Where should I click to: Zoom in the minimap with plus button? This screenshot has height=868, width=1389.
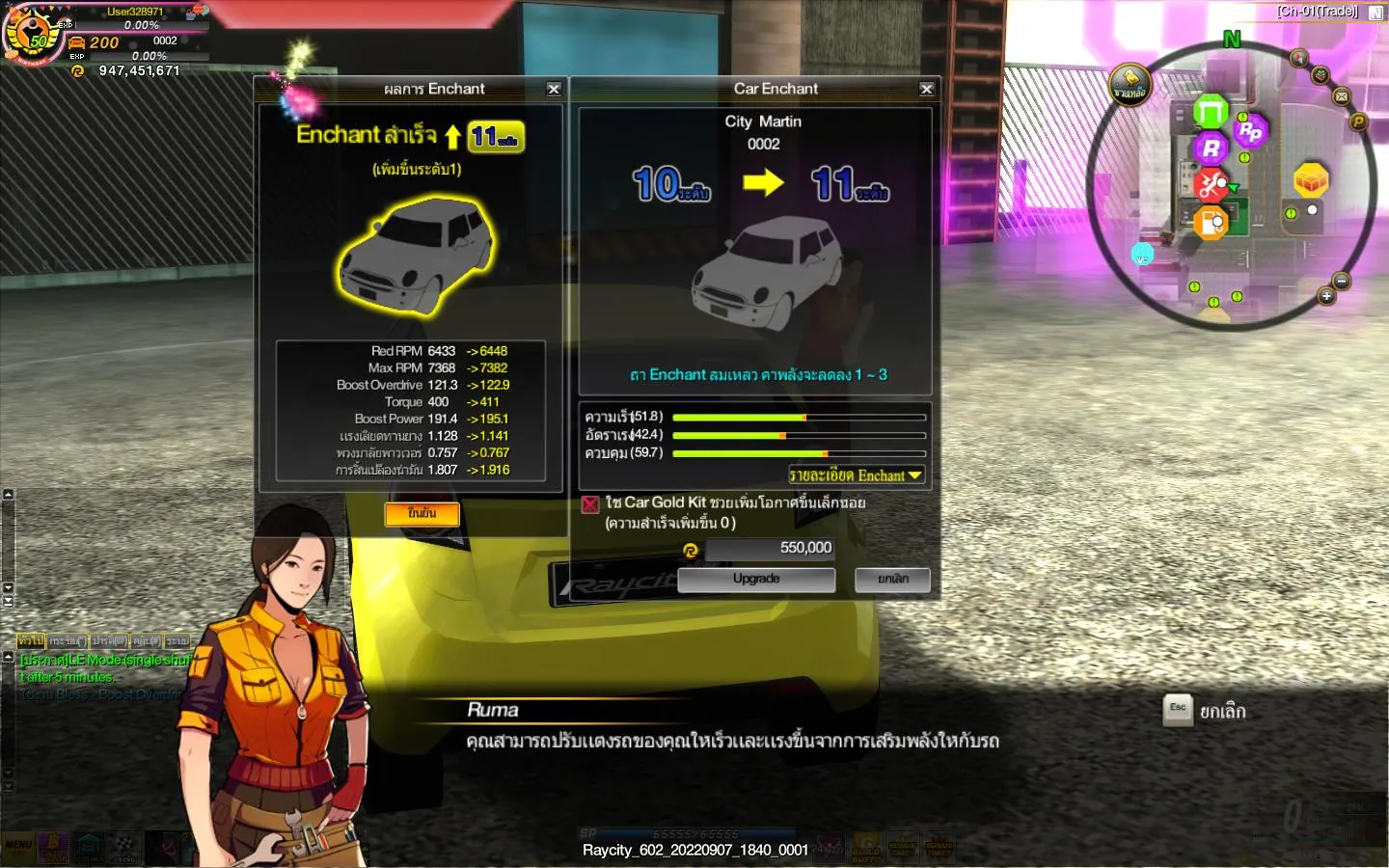[x=1326, y=297]
